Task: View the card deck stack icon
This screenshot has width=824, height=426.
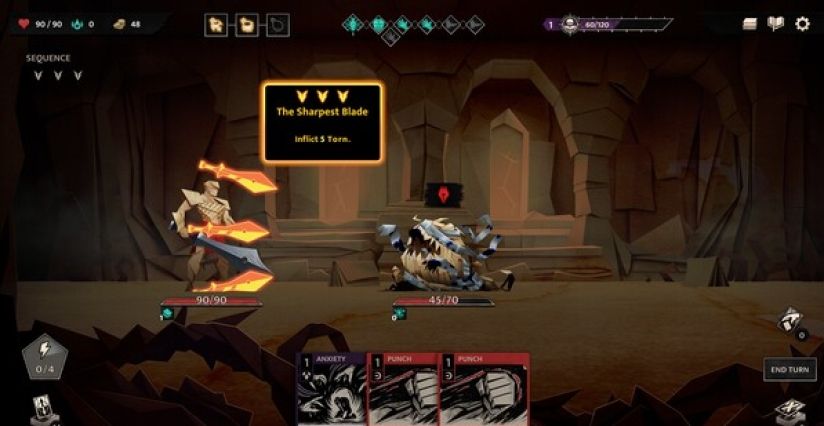Action: click(x=749, y=24)
